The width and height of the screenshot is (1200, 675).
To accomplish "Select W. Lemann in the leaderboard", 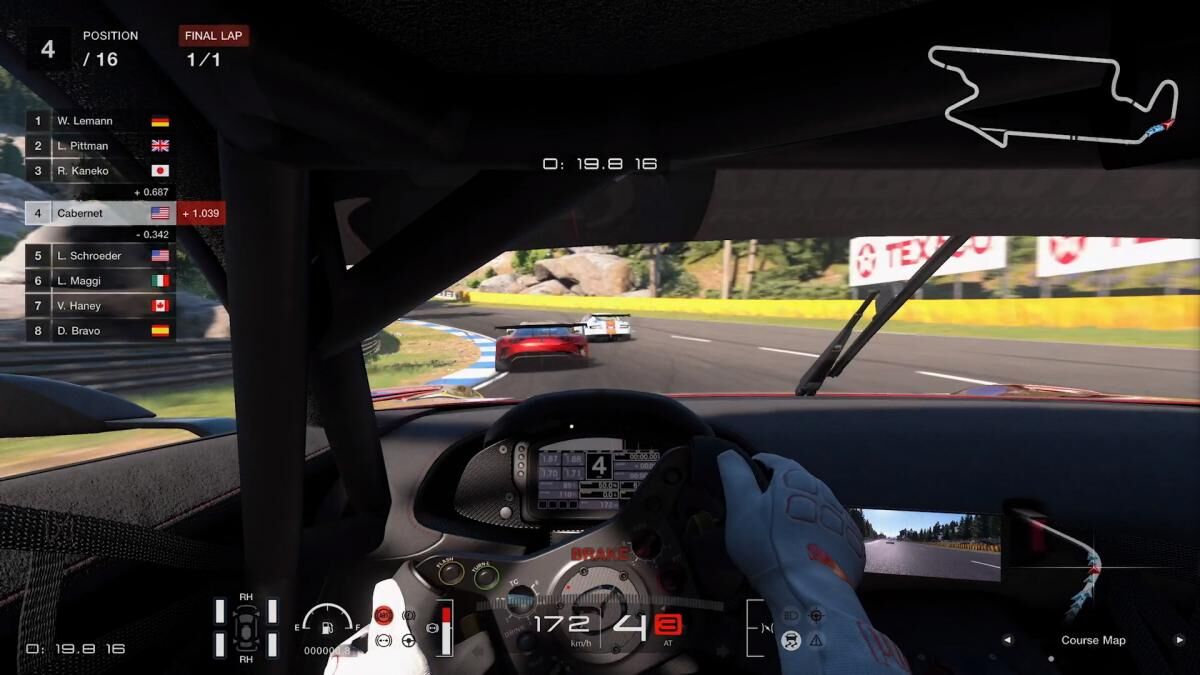I will point(100,121).
